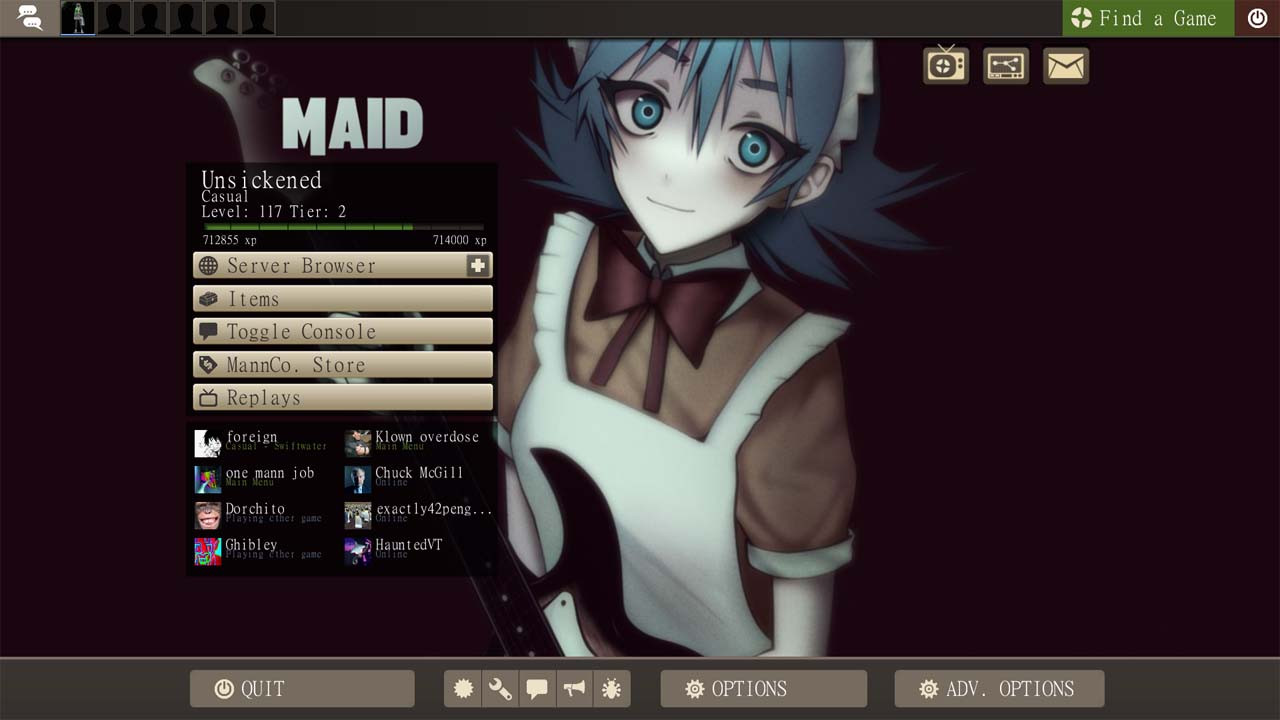The height and width of the screenshot is (720, 1280).
Task: Open the megaphone coaching icon
Action: [x=574, y=688]
